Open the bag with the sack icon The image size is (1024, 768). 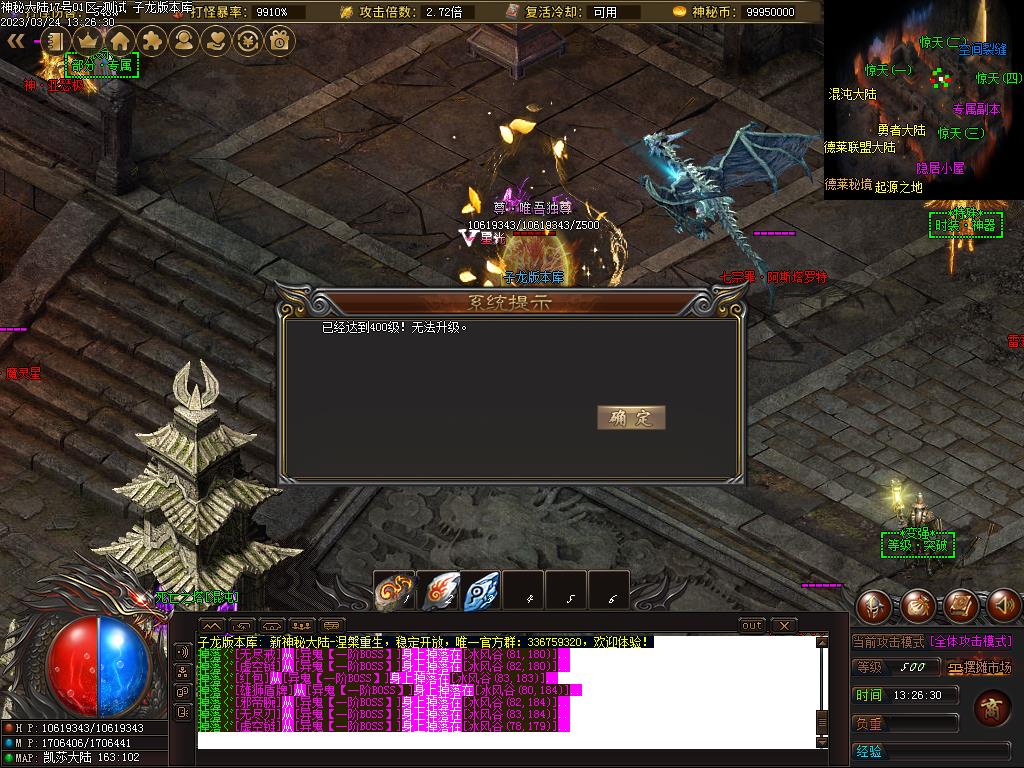point(918,605)
